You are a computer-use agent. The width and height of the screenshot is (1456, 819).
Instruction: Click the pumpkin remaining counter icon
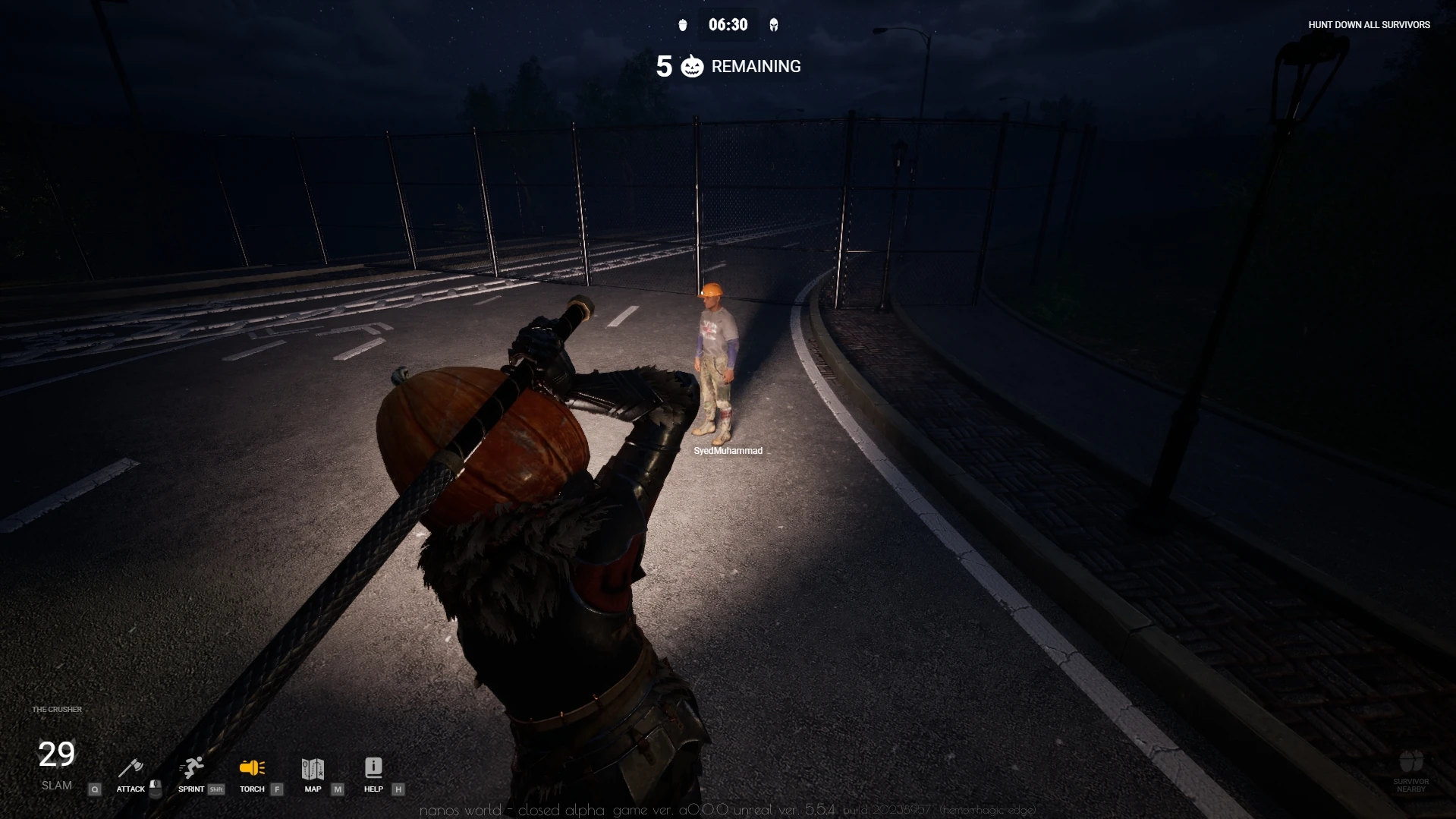(x=692, y=67)
